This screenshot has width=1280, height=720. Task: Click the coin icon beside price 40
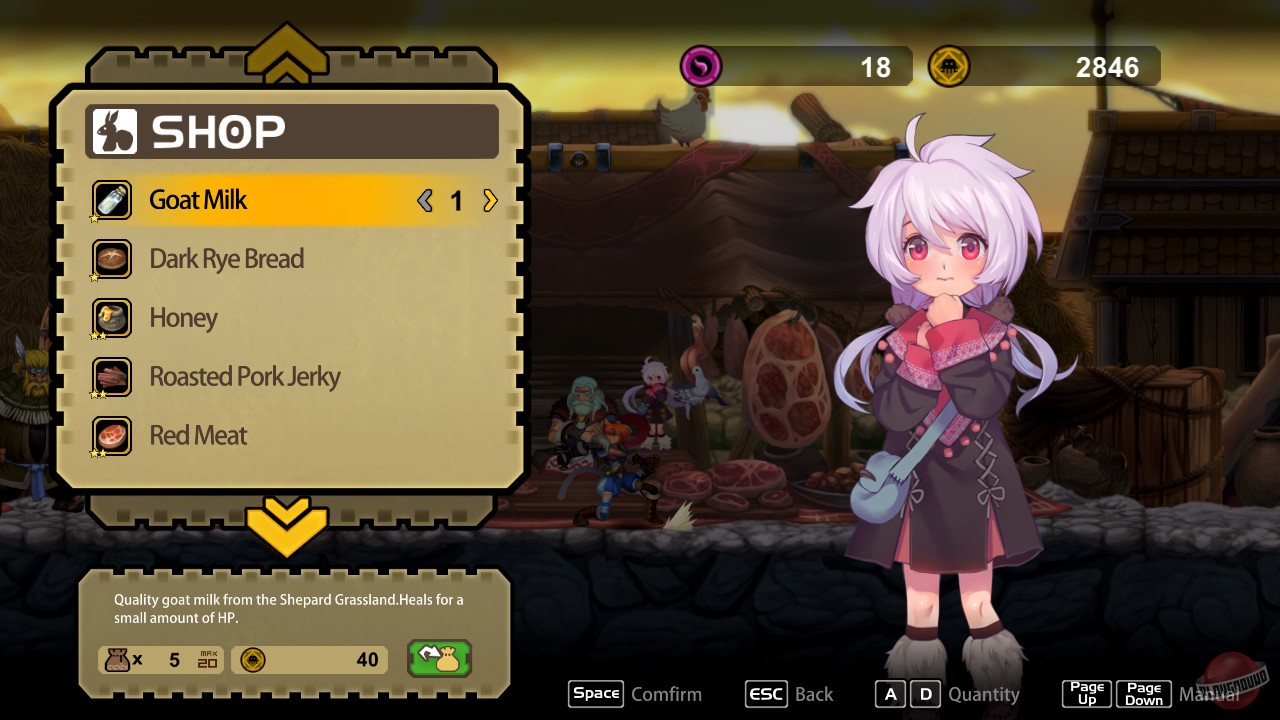[x=252, y=660]
